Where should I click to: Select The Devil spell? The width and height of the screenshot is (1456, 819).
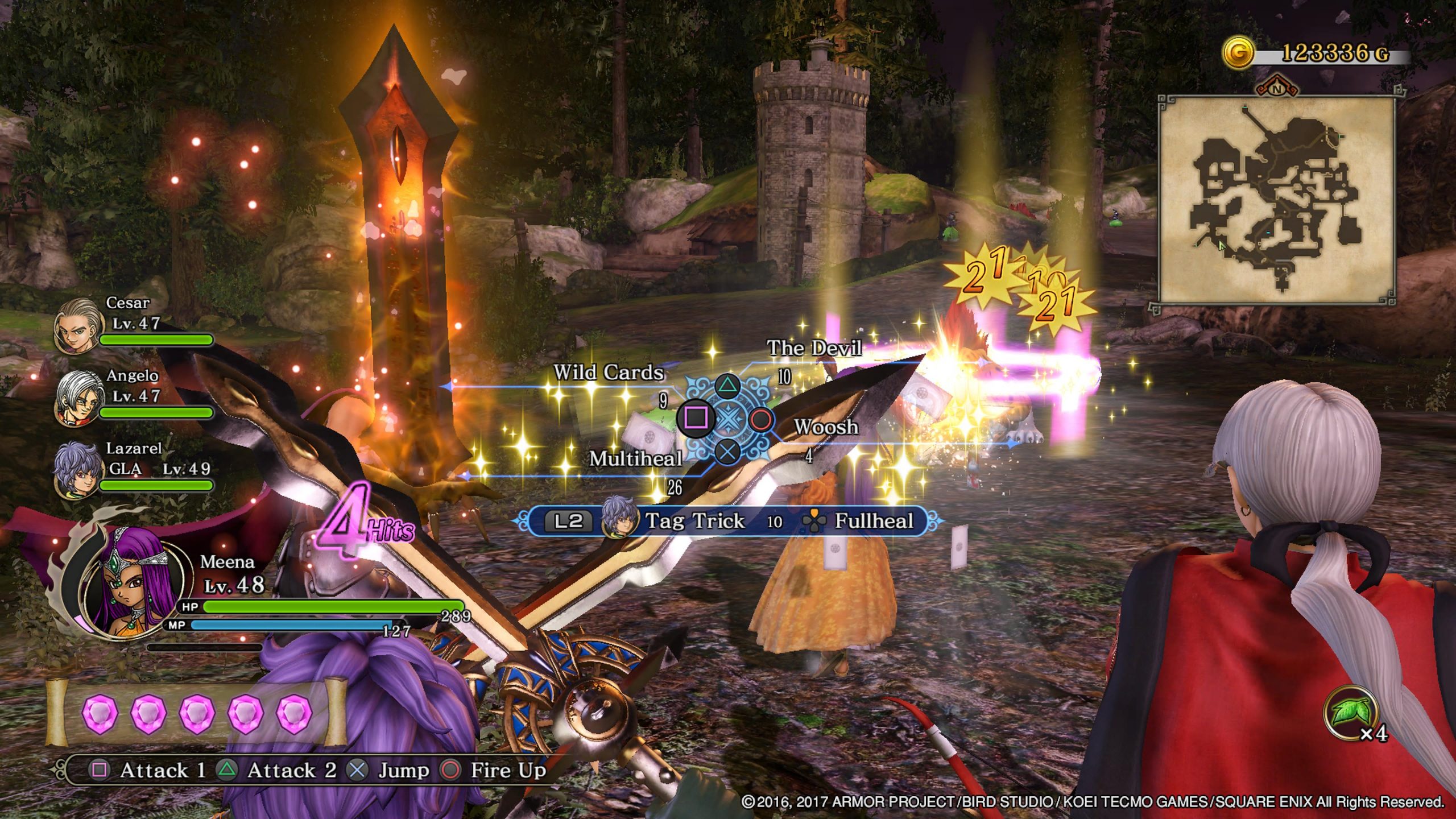[814, 348]
